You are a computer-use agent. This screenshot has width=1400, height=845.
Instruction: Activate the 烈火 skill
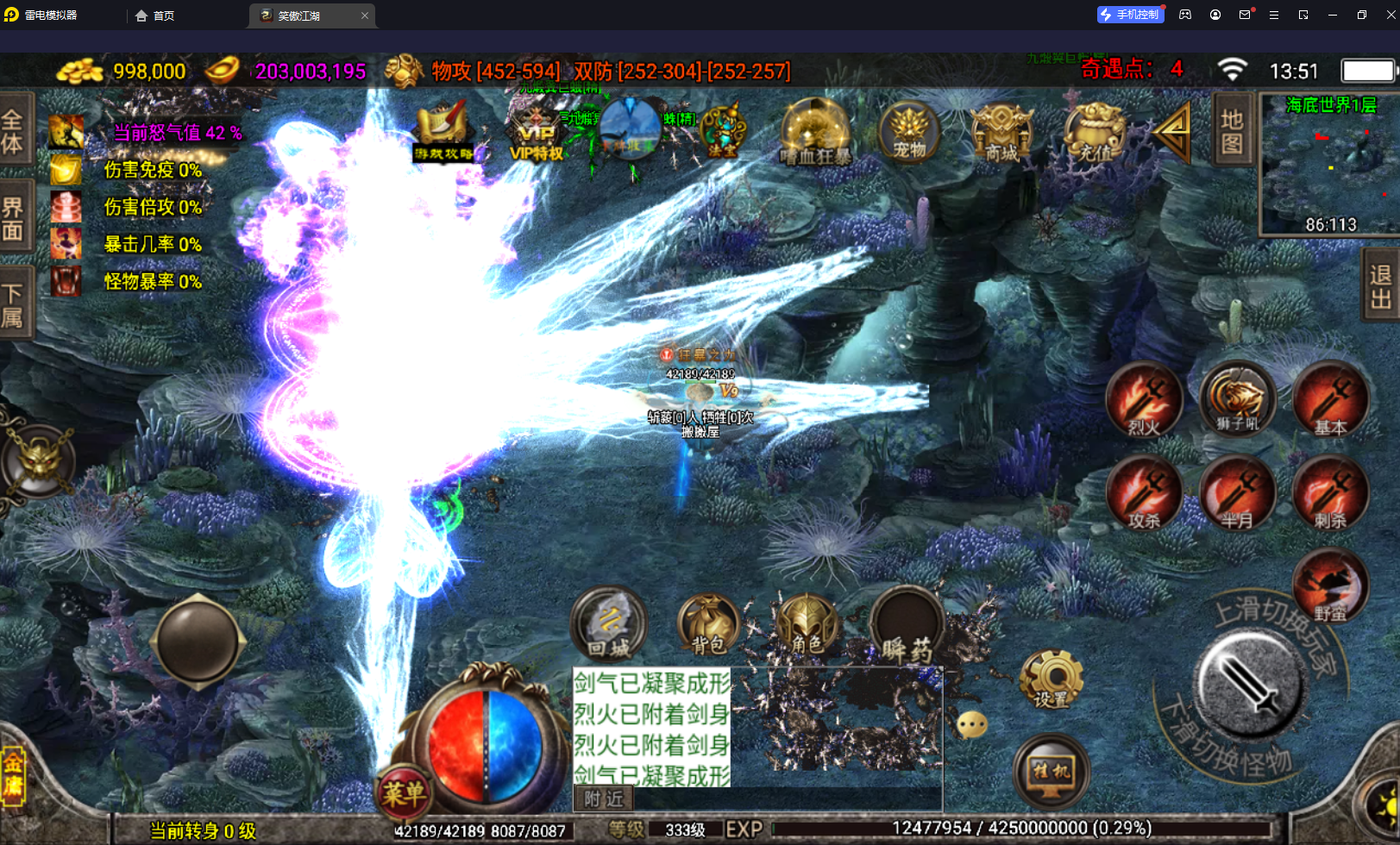click(x=1145, y=400)
